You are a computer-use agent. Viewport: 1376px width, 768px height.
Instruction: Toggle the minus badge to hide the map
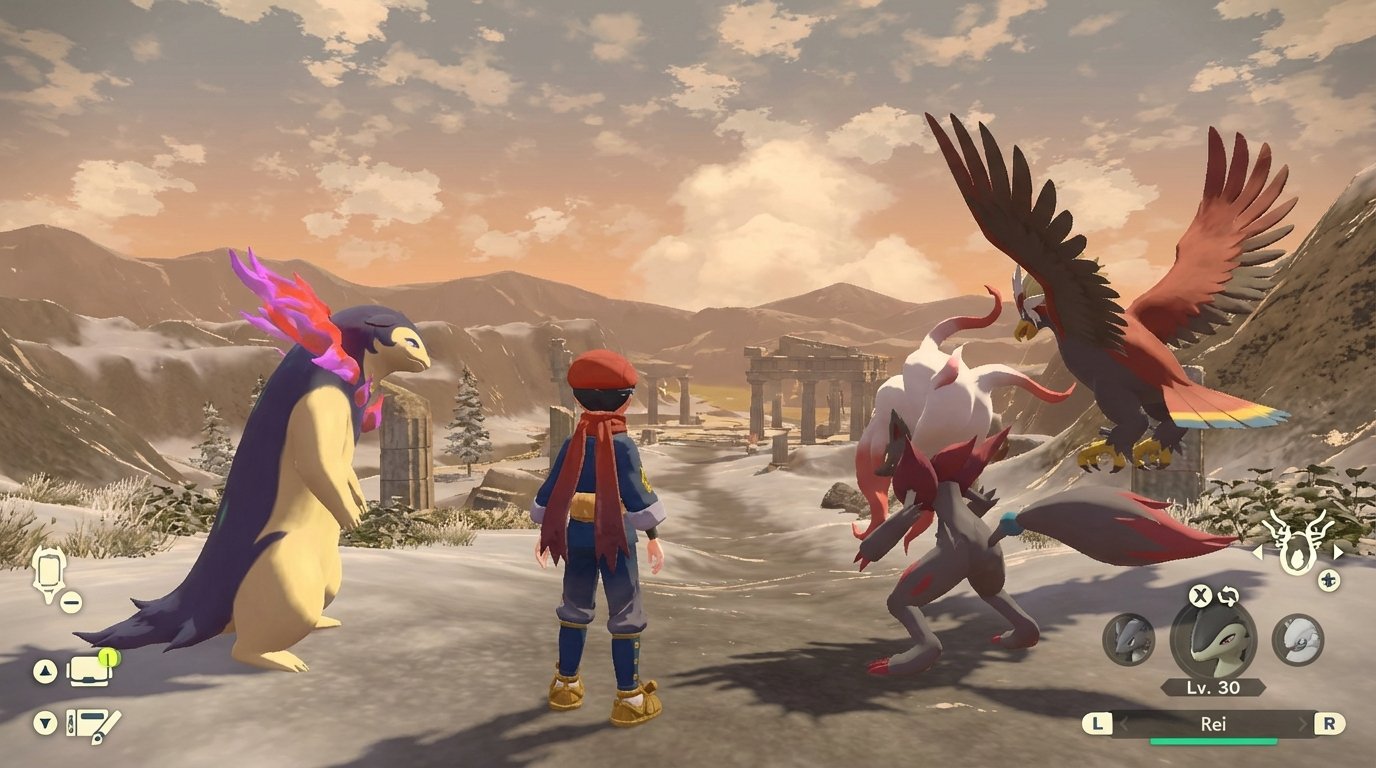click(70, 601)
